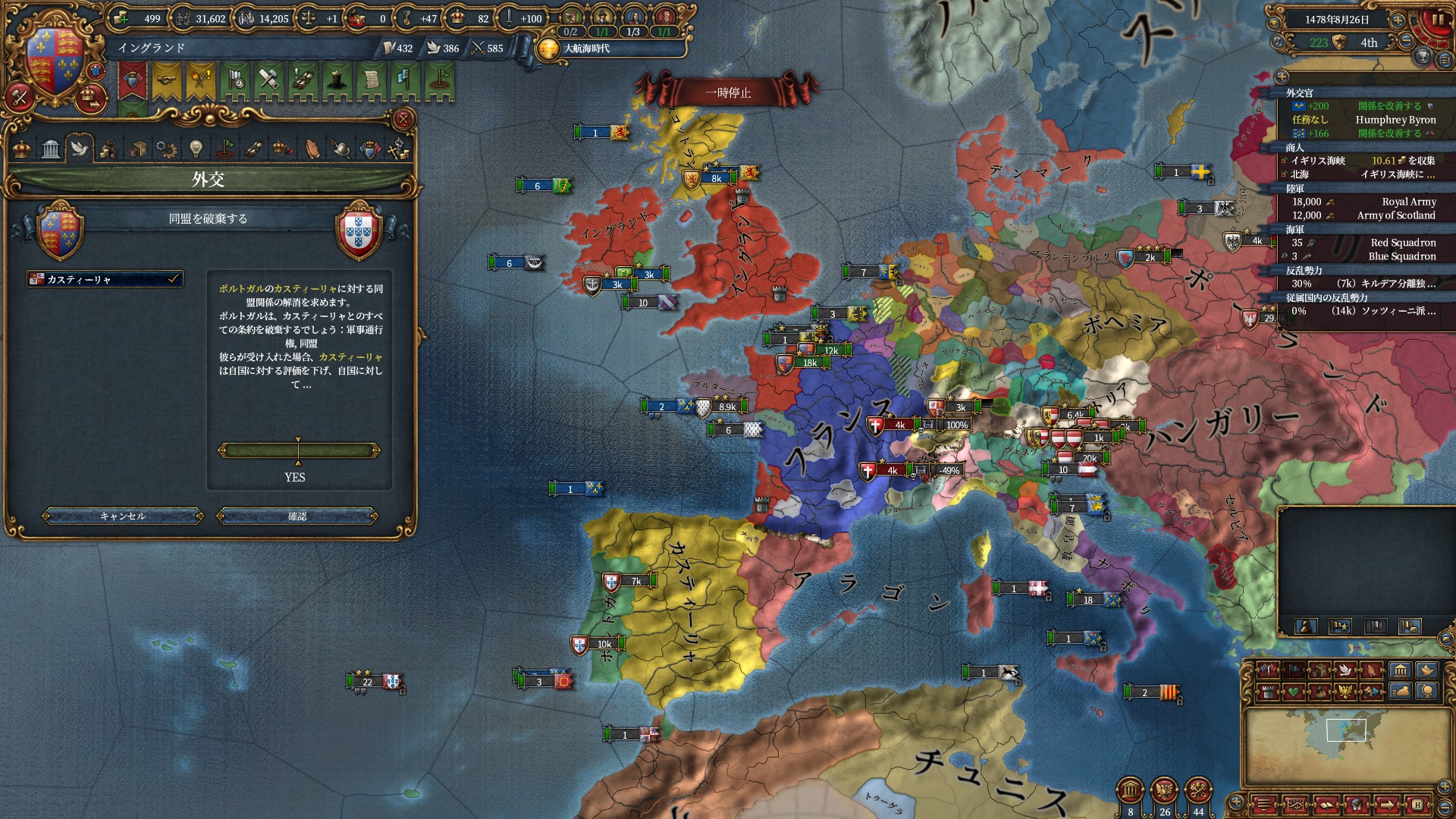Open the Government tab with the columned building
1456x819 pixels.
pos(51,149)
